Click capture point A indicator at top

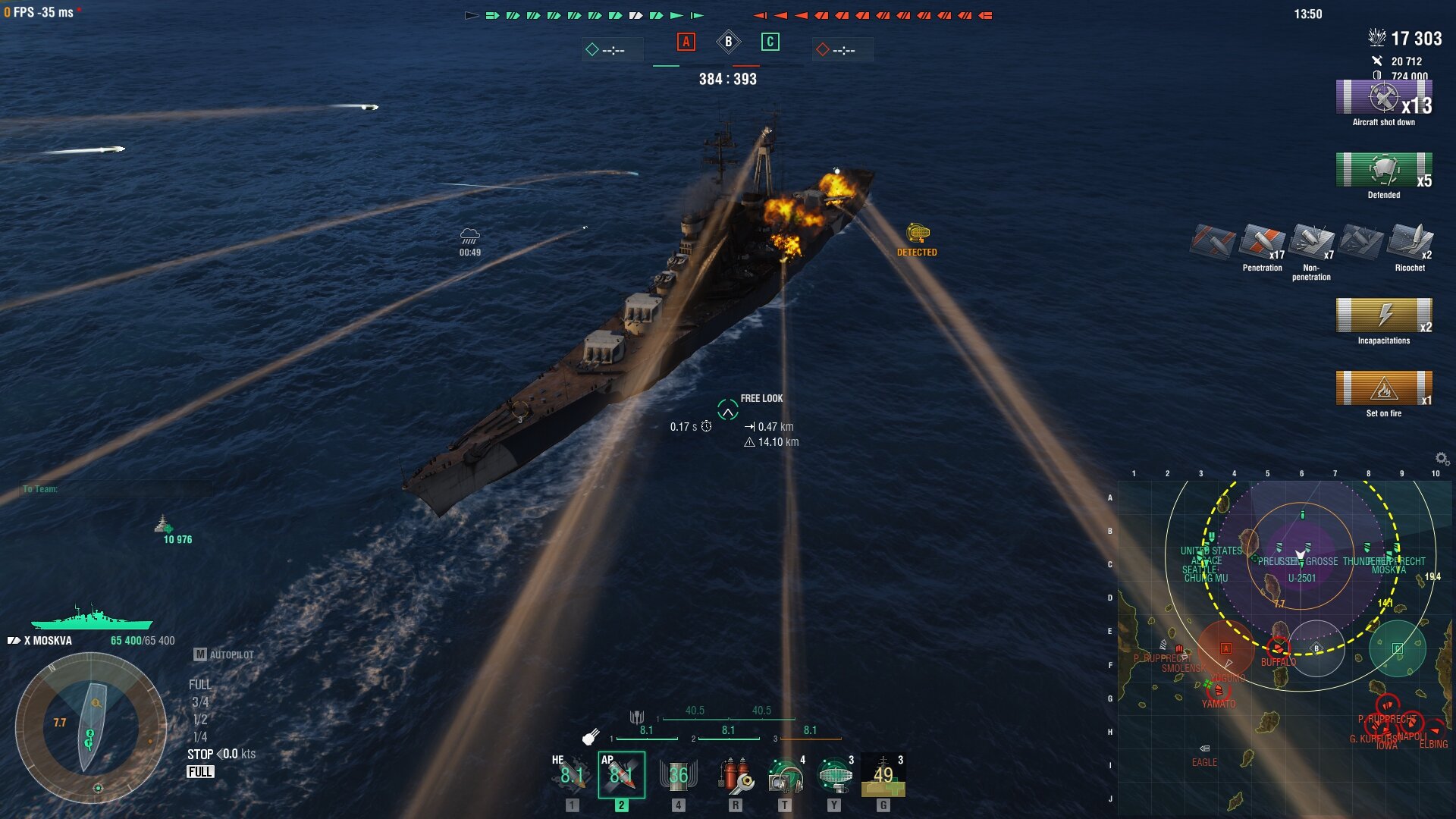coord(686,42)
